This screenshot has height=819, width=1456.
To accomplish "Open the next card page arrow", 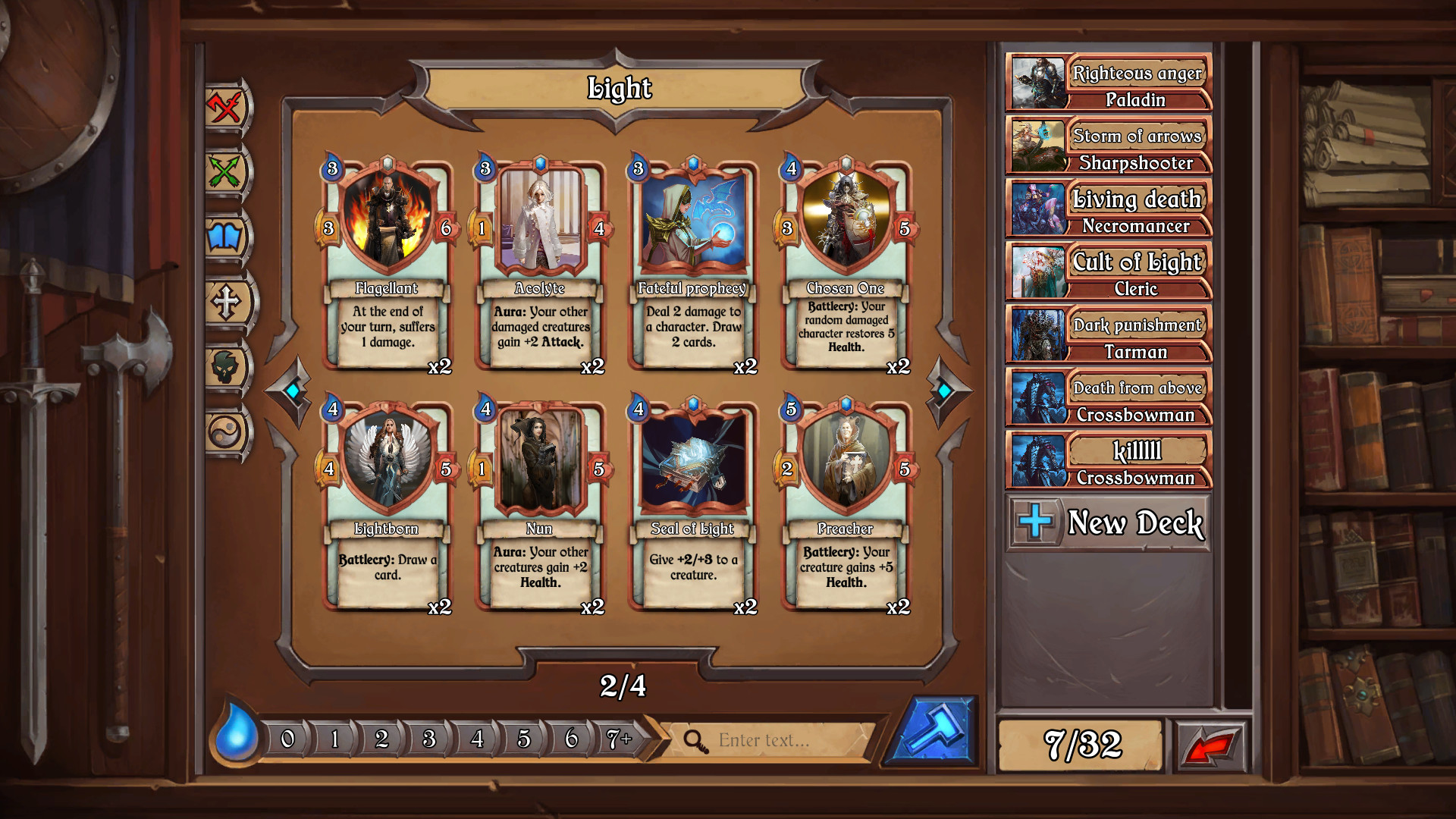I will 943,389.
